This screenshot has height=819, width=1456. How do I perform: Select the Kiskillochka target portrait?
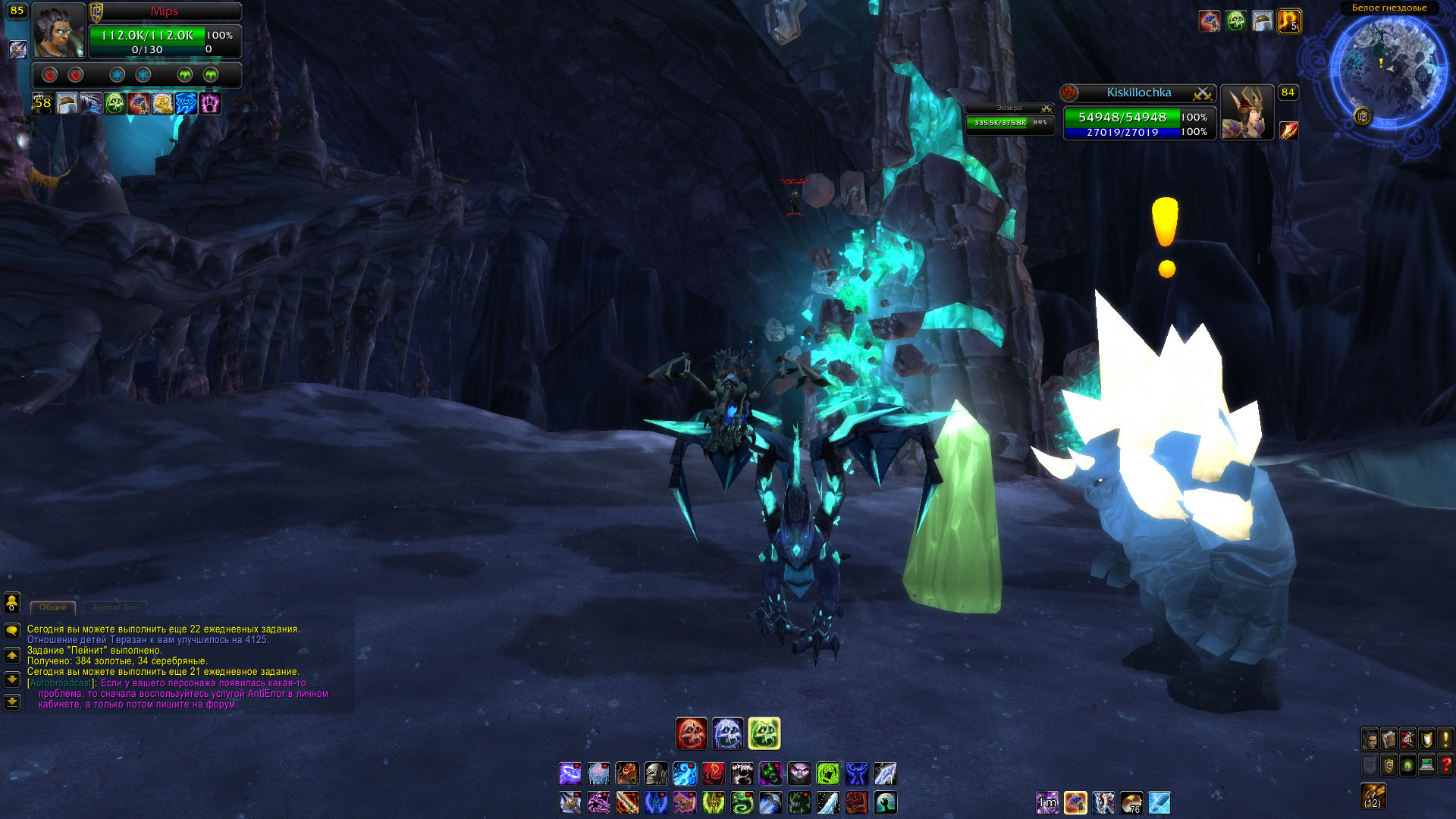click(x=1246, y=112)
